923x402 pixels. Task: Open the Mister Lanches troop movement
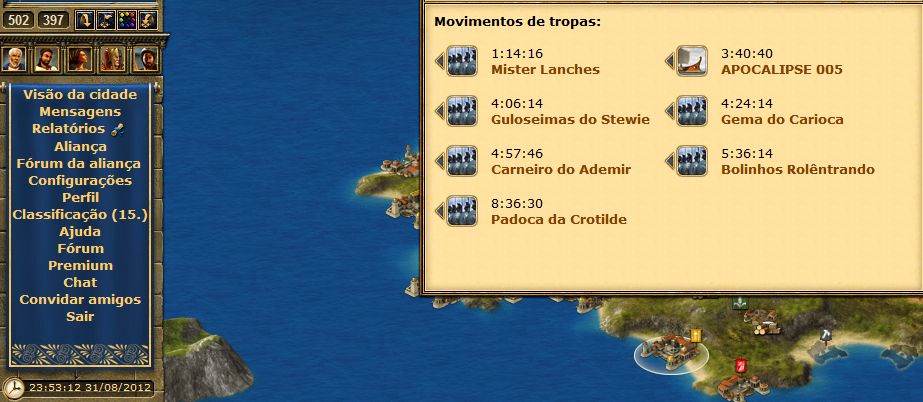pos(545,70)
